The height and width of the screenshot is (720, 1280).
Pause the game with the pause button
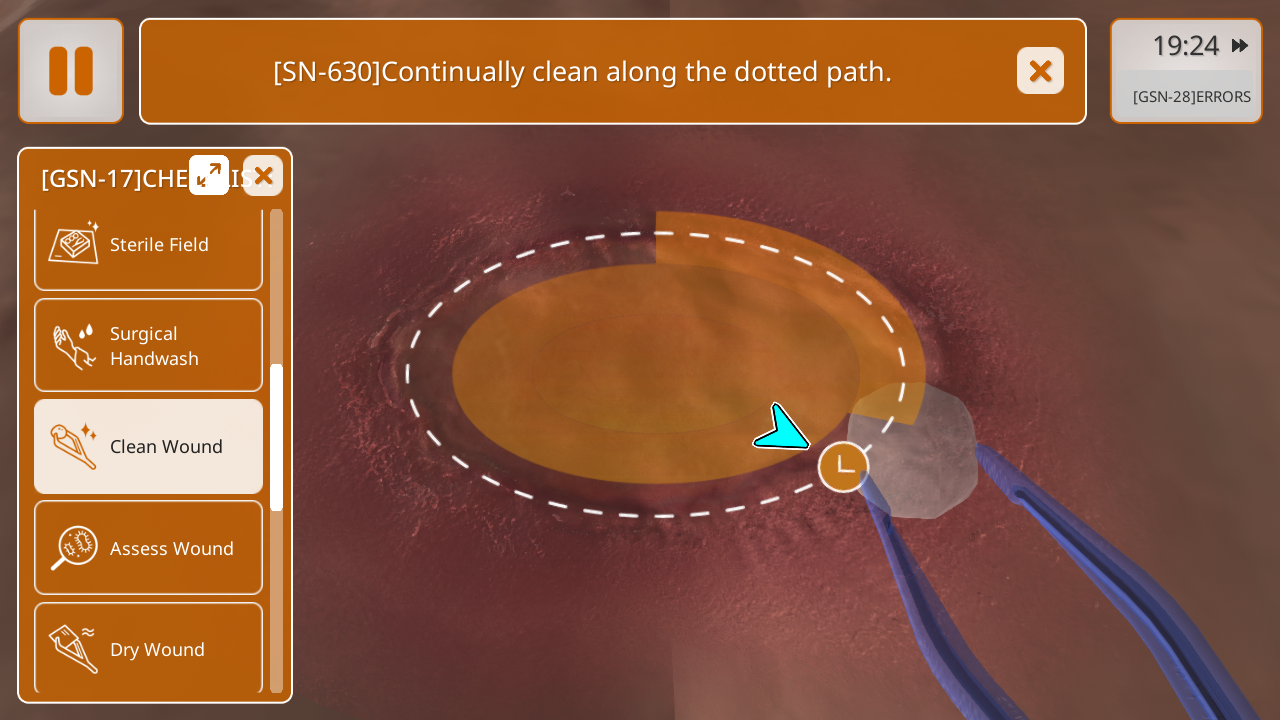click(x=71, y=71)
